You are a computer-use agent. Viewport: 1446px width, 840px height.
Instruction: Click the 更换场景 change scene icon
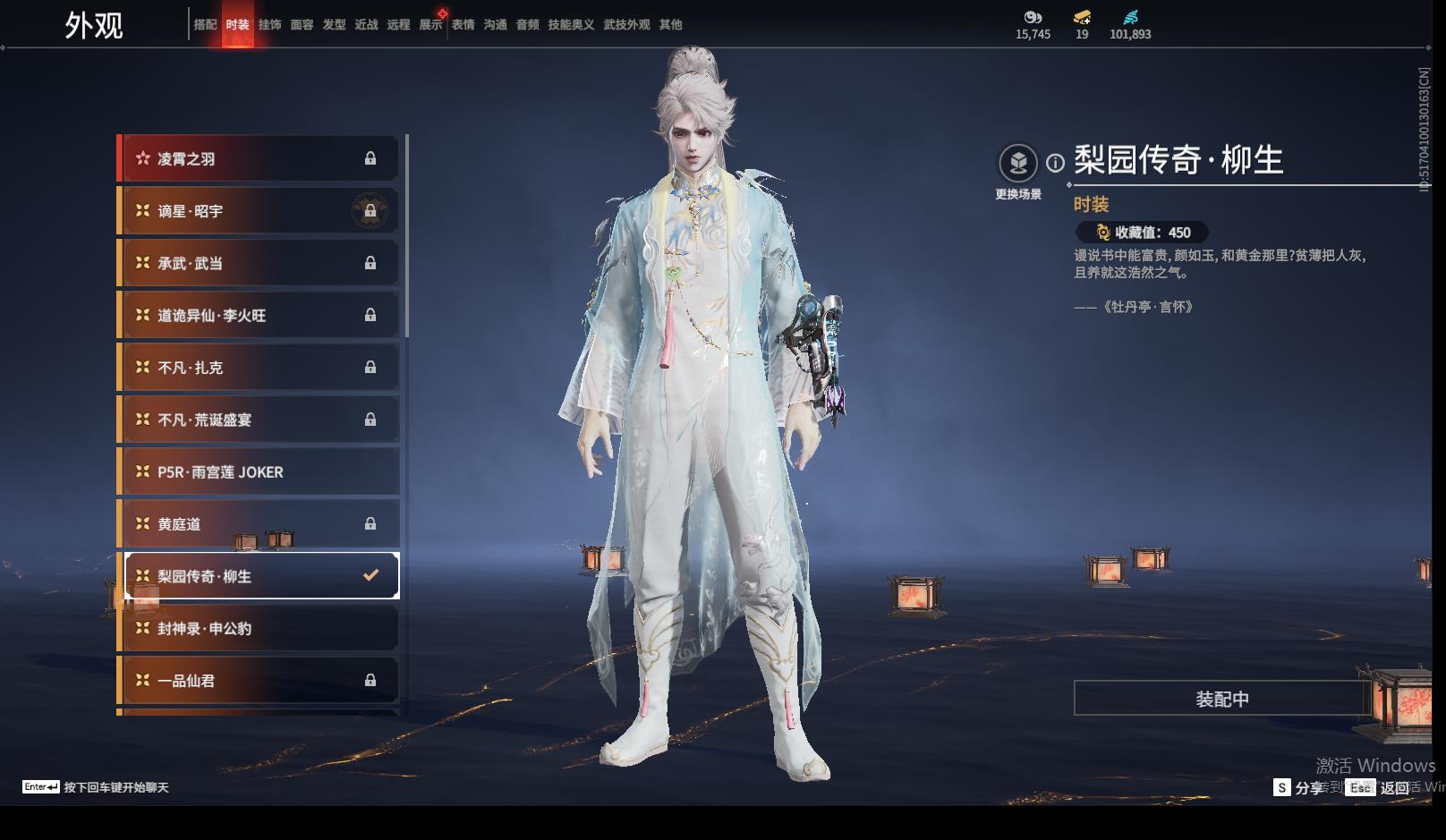point(1018,164)
